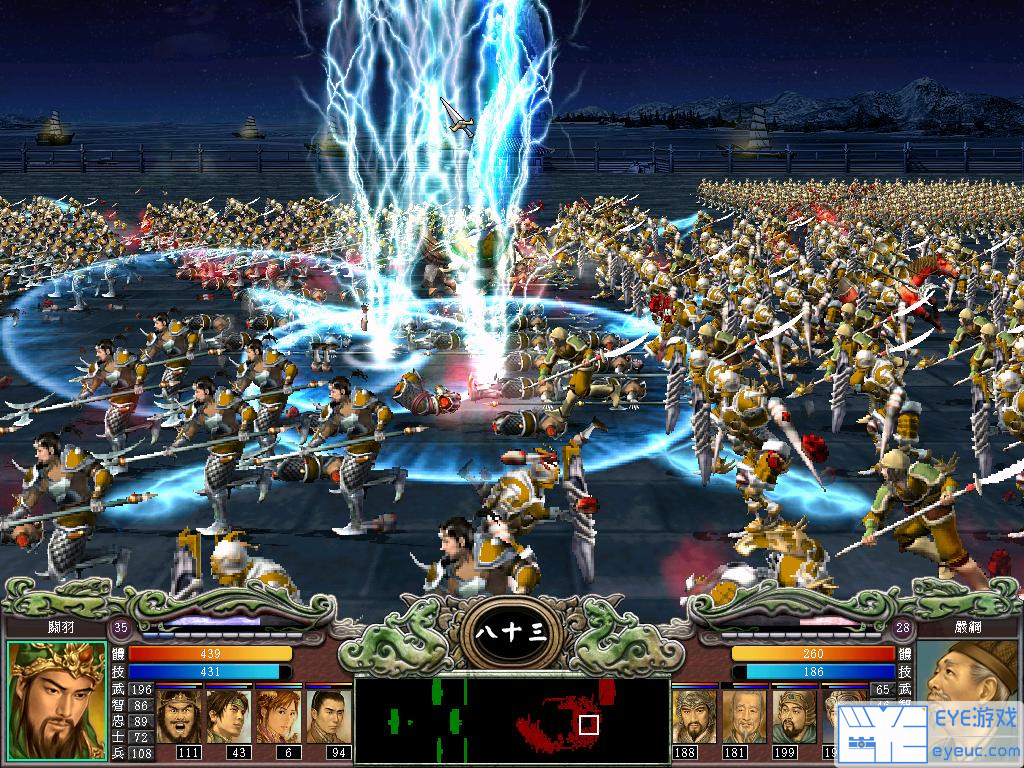Select the enemy officer portrait with 188 troops
This screenshot has height=768, width=1024.
point(693,714)
